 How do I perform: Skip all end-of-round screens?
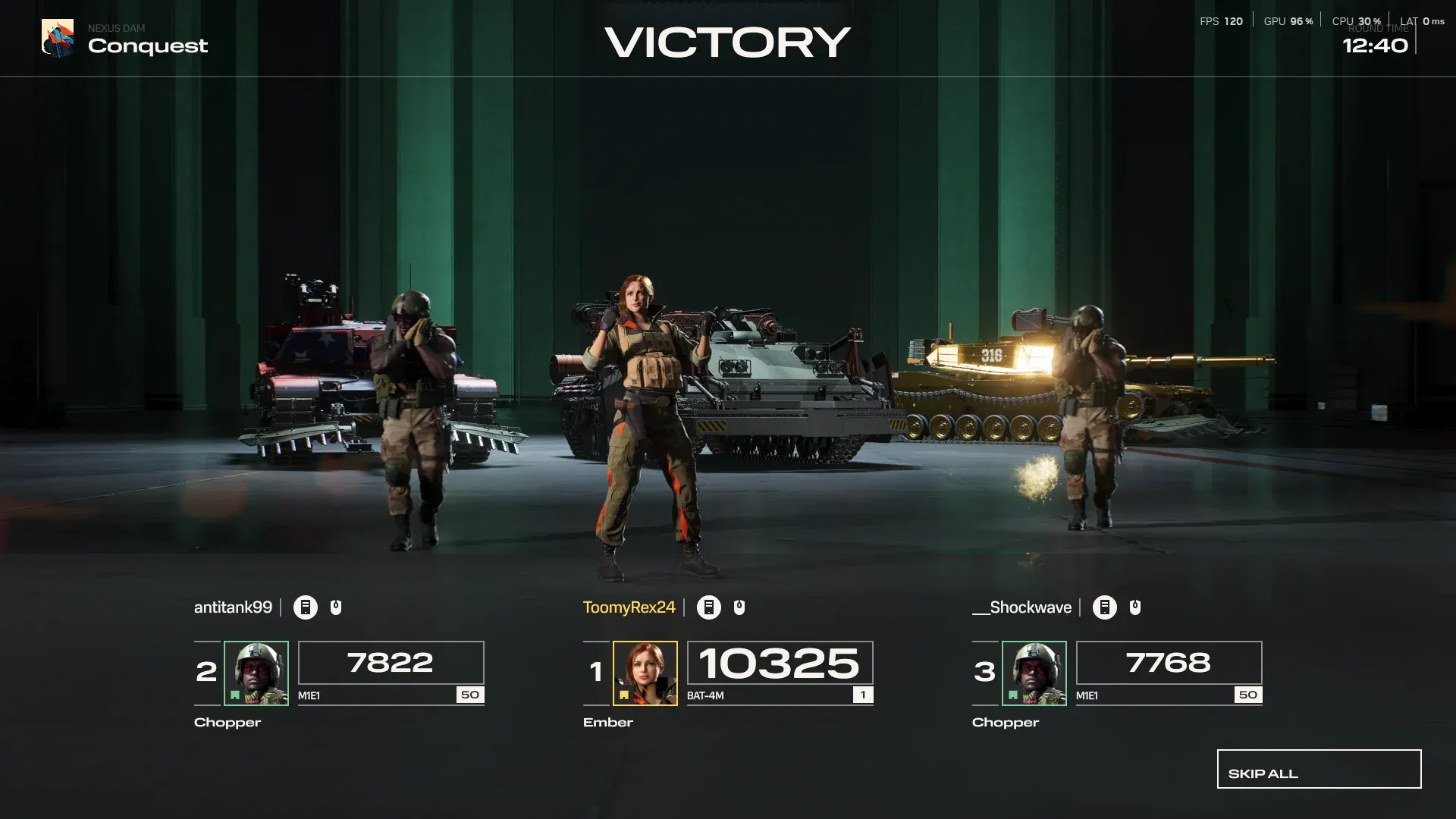(x=1319, y=769)
